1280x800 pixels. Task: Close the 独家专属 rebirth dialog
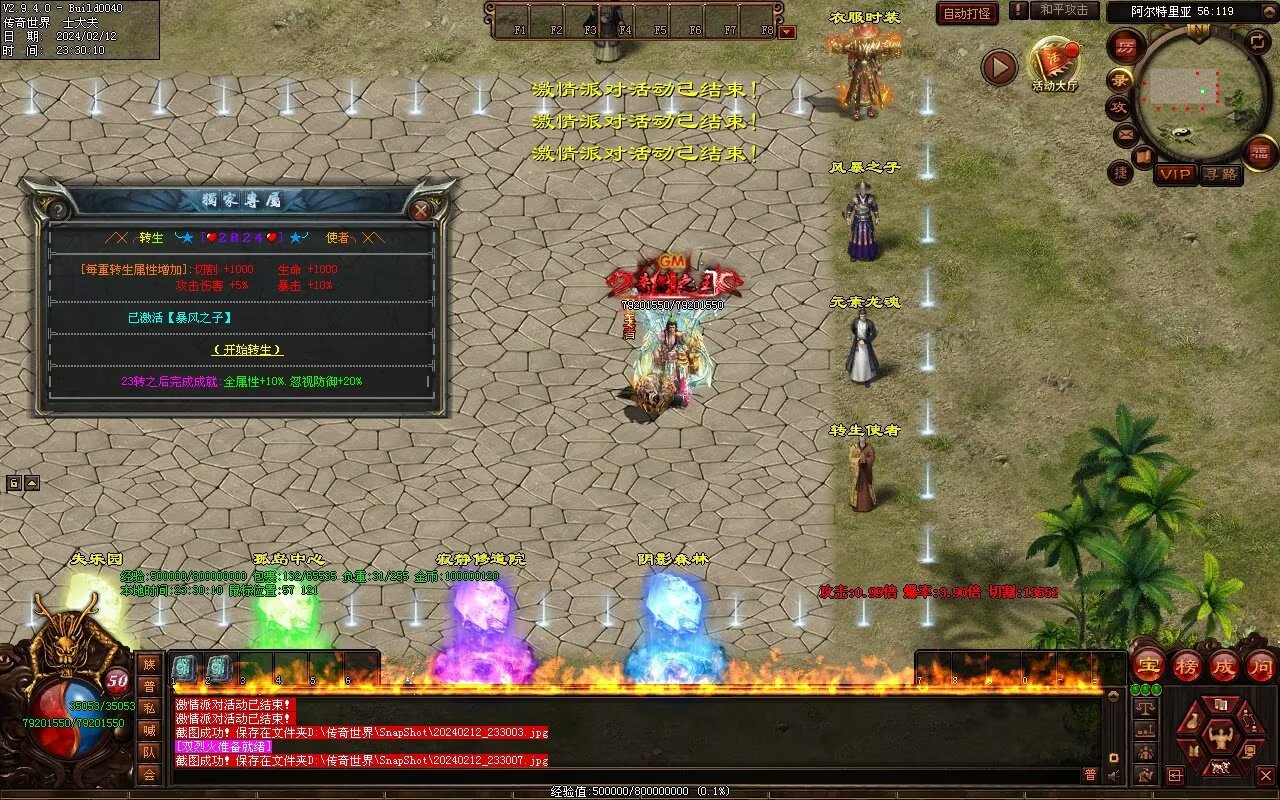pos(421,210)
